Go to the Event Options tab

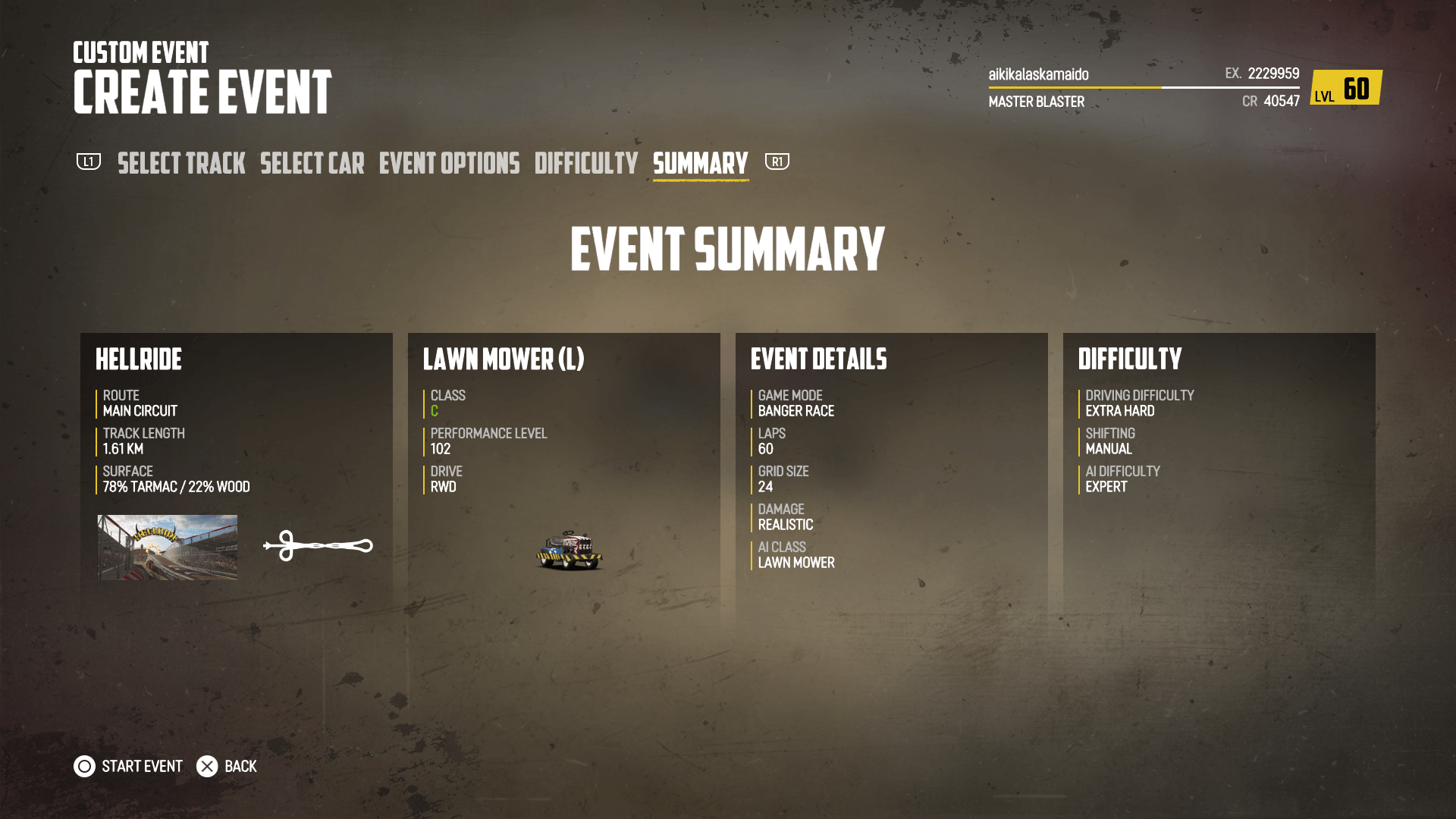point(449,163)
